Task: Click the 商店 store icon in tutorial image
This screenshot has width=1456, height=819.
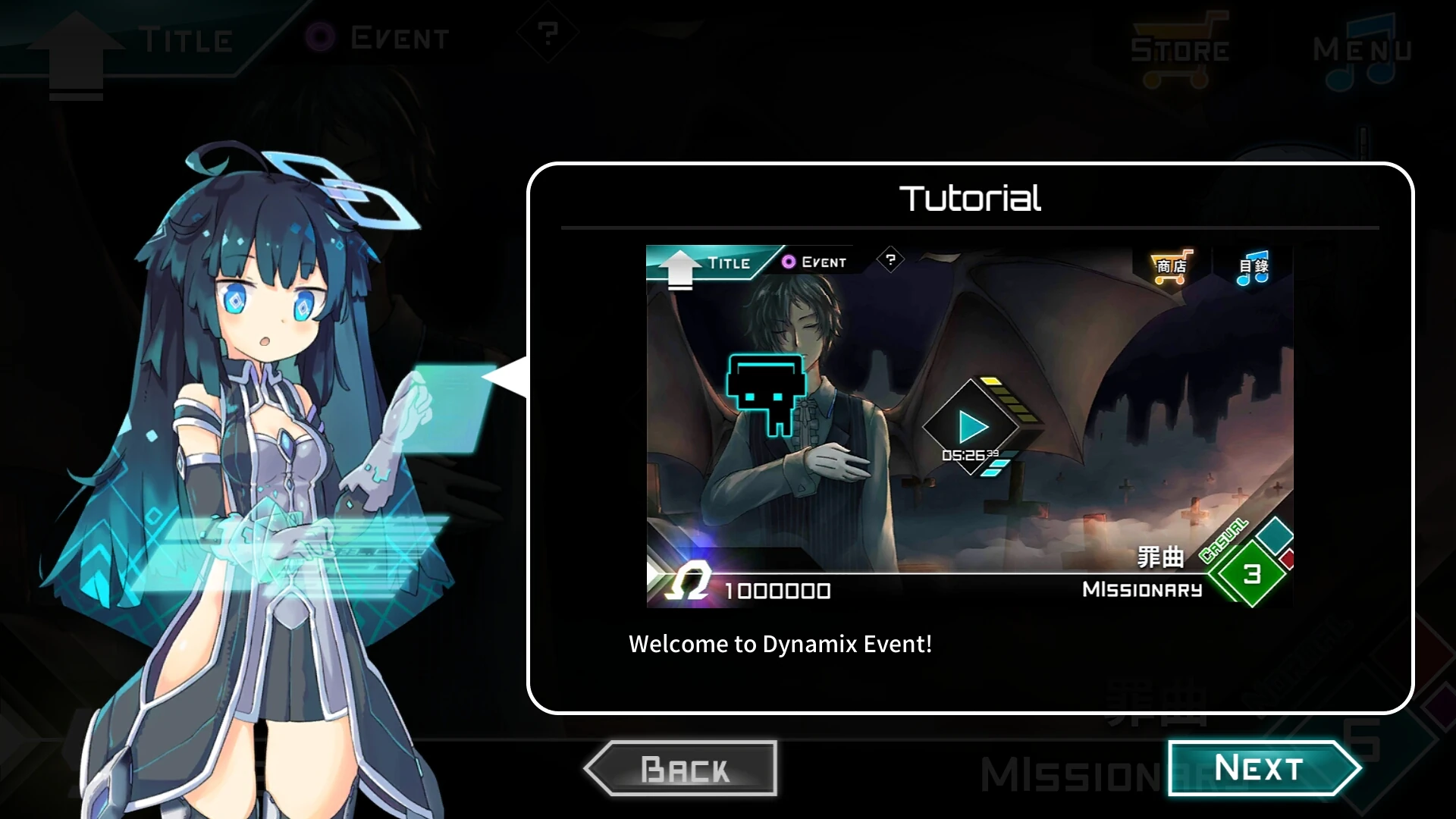Action: point(1172,266)
